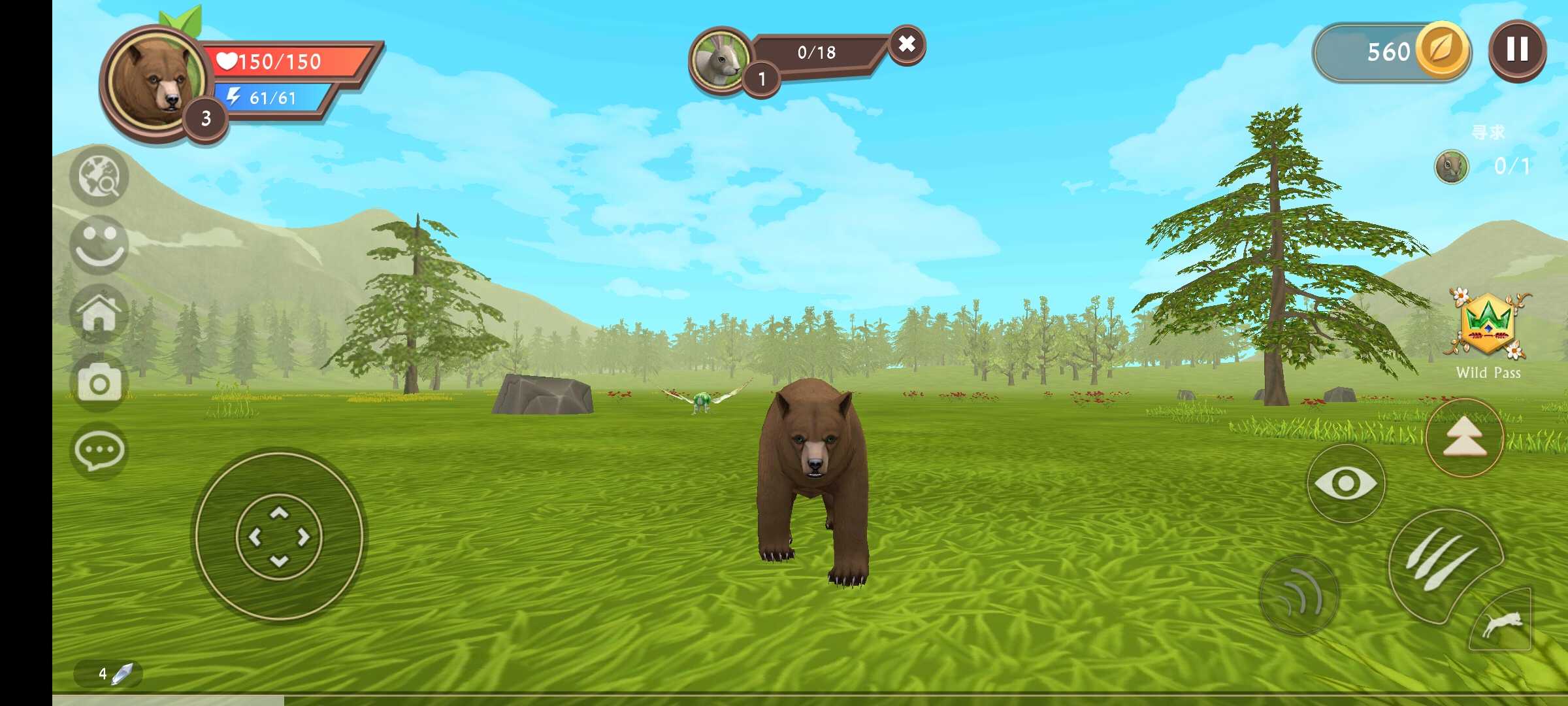Viewport: 1568px width, 706px height.
Task: Tap the 560 leaf coin counter
Action: (x=1392, y=52)
